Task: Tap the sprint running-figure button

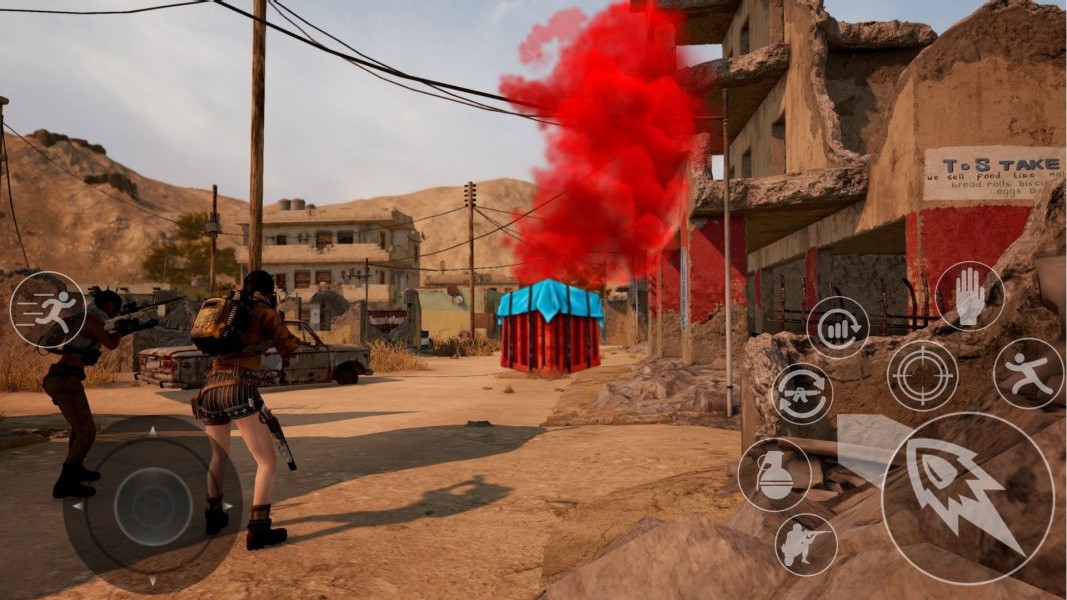Action: pyautogui.click(x=48, y=310)
